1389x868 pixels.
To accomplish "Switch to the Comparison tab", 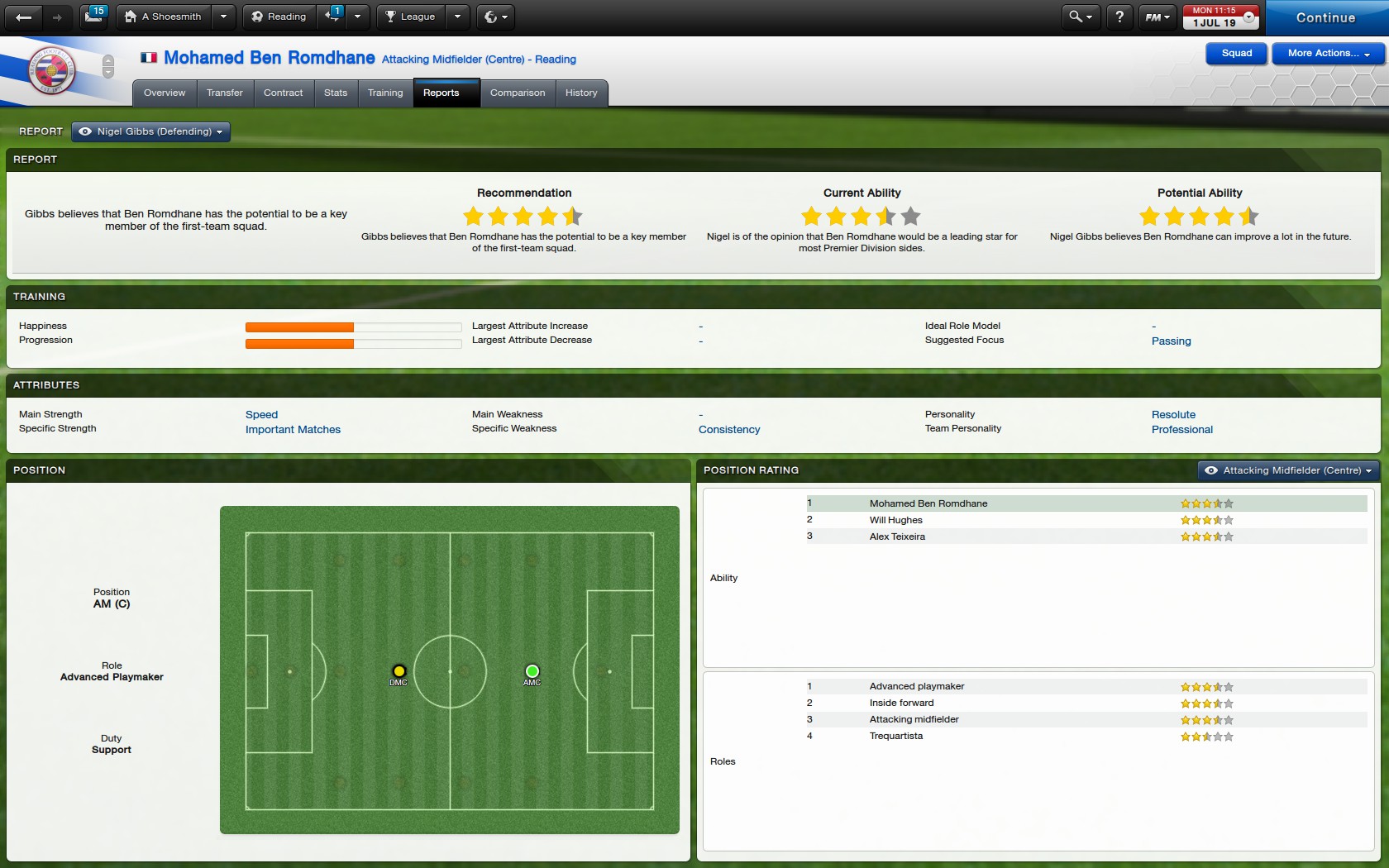I will pos(518,93).
